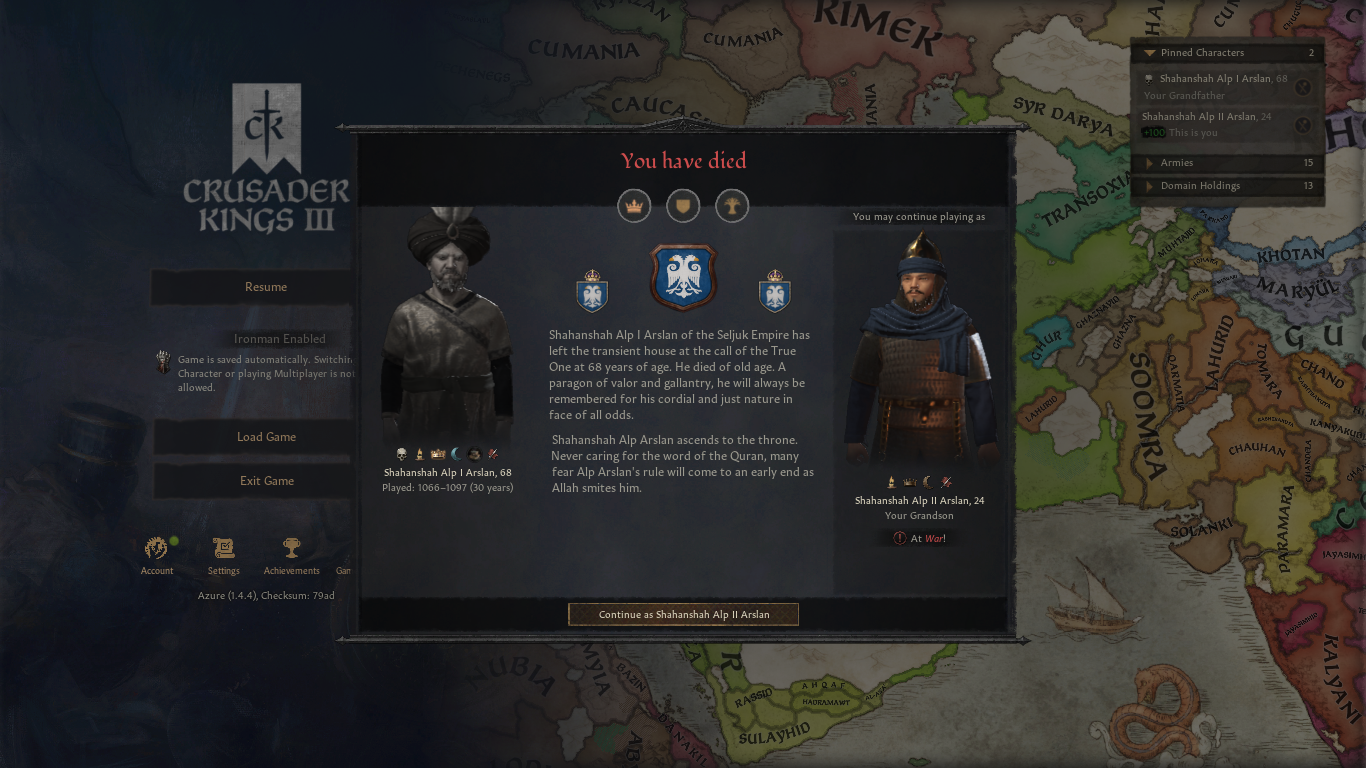Viewport: 1366px width, 776px height.
Task: Open the crescent moon faith icon under the portrait
Action: pyautogui.click(x=455, y=453)
